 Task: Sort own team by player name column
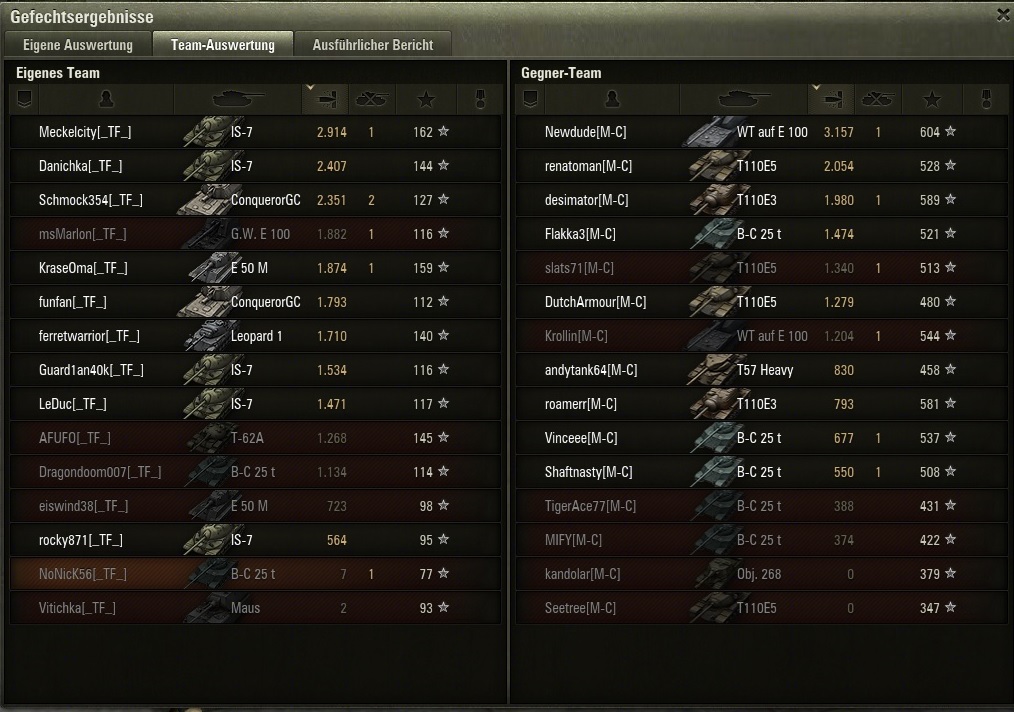coord(107,99)
